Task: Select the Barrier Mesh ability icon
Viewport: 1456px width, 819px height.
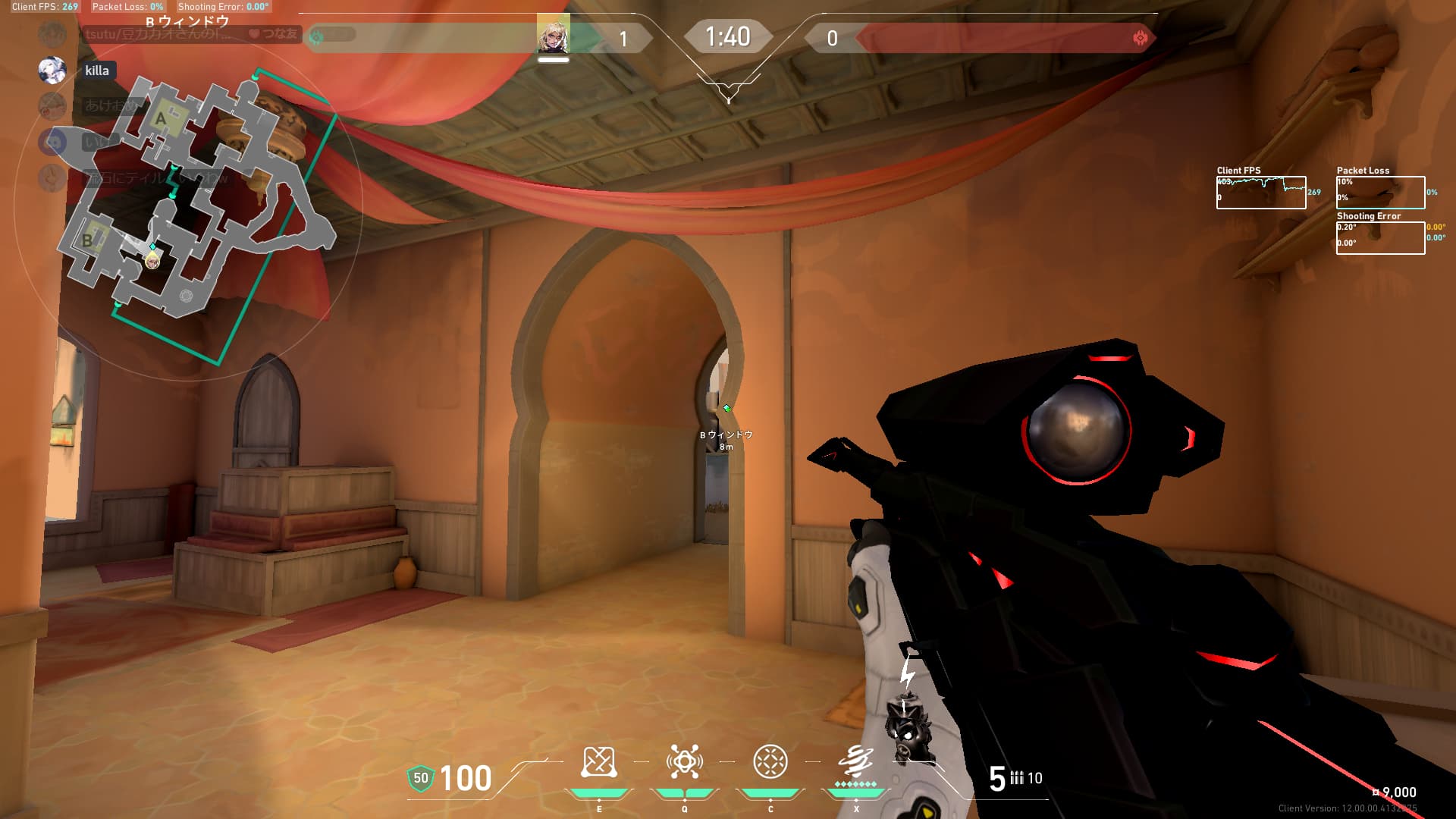Action: (x=598, y=762)
